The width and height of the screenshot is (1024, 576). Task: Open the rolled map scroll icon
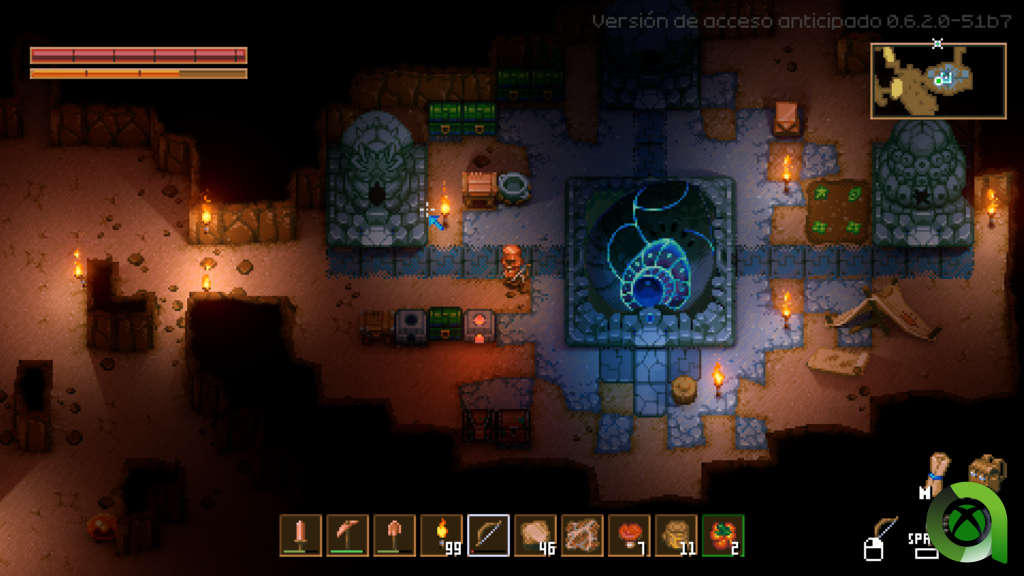937,468
